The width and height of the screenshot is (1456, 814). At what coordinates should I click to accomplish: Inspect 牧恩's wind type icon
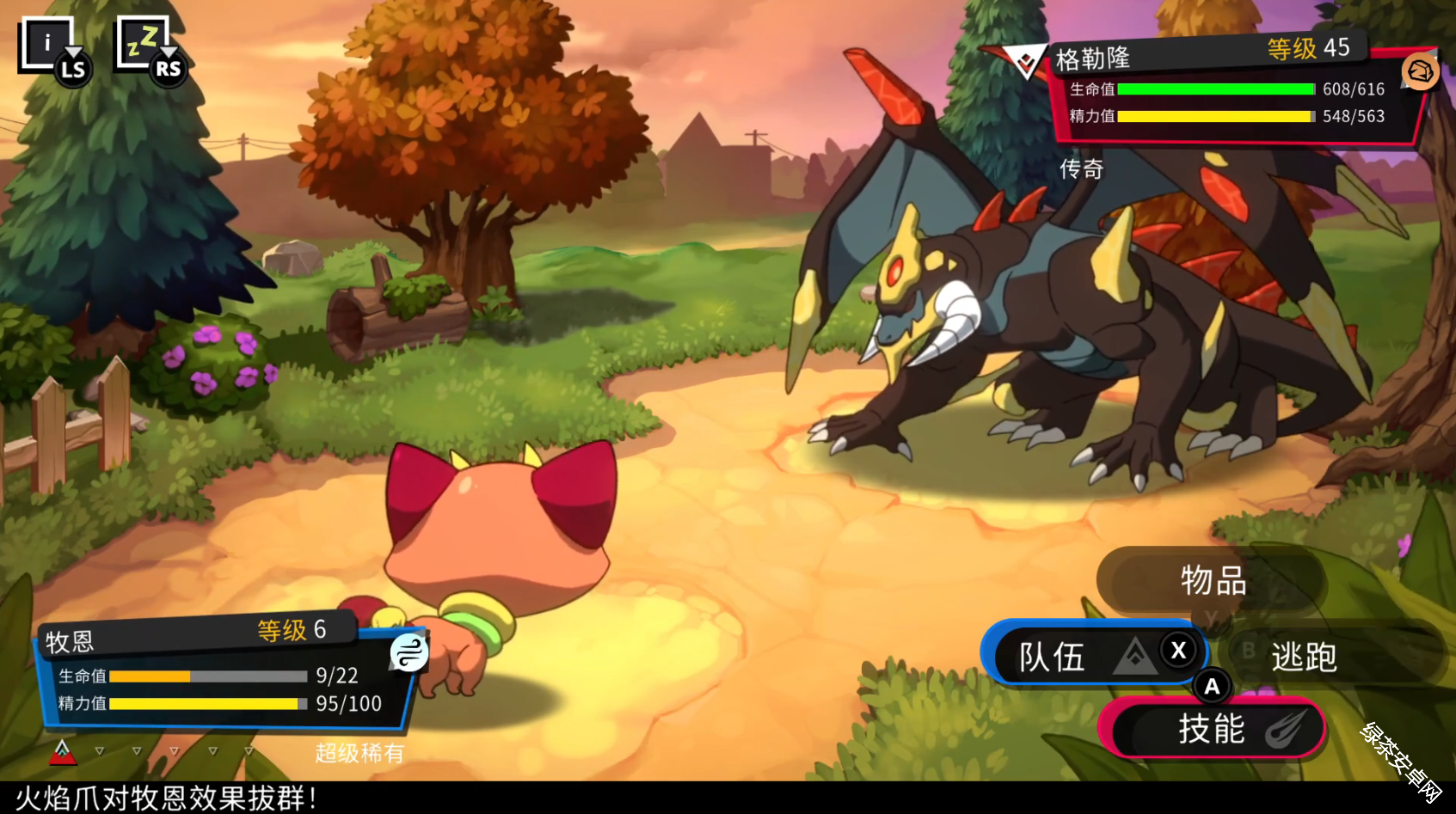coord(409,652)
